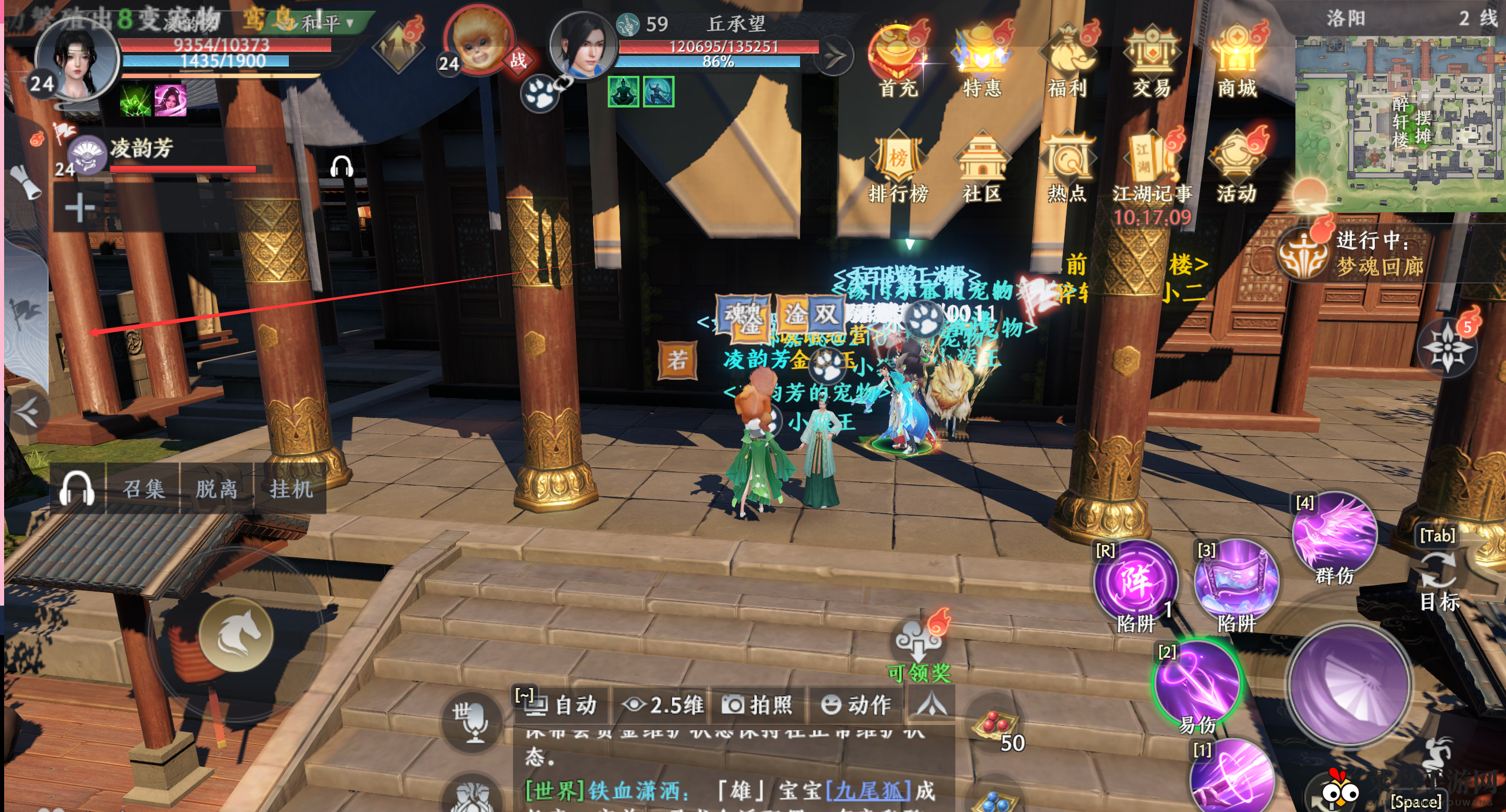Screen dimensions: 1506x812
Task: Open the 首充 first-recharge menu
Action: point(898,59)
